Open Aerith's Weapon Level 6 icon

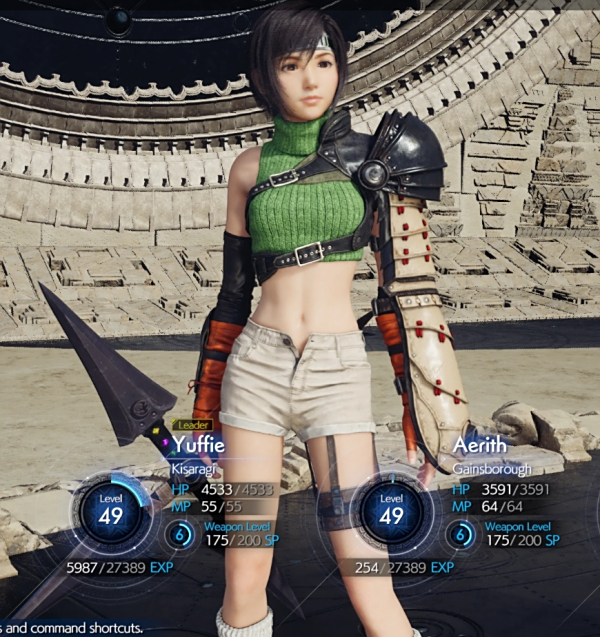(462, 536)
